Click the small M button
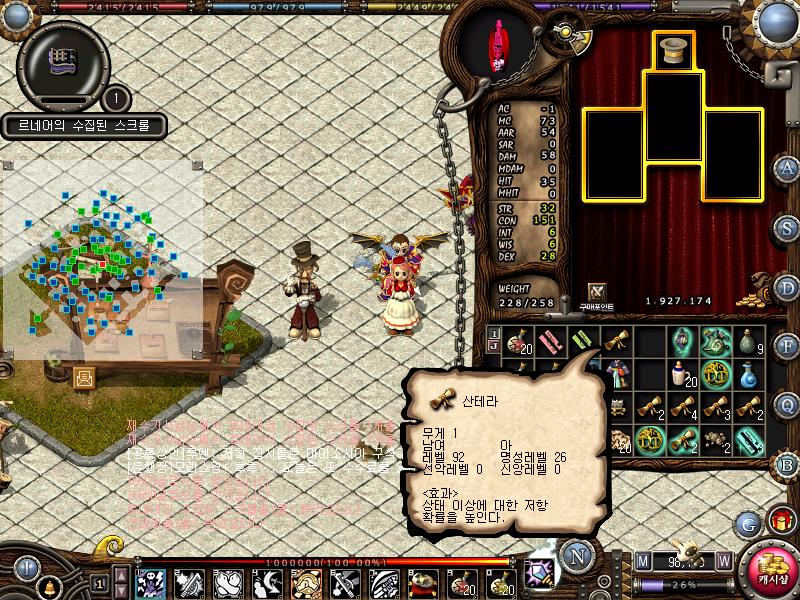The height and width of the screenshot is (600, 800). point(642,560)
